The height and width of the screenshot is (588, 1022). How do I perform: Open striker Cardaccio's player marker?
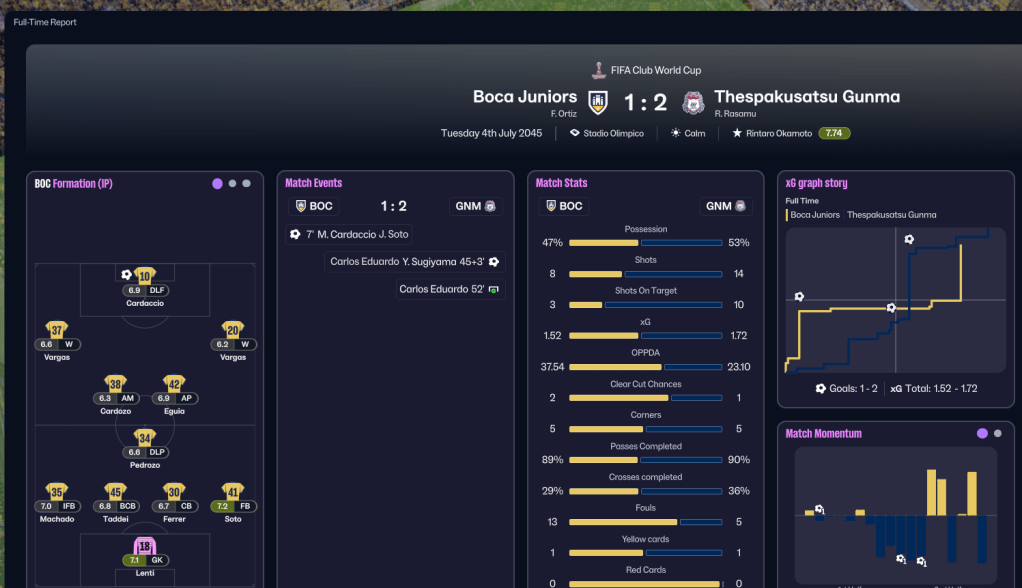click(x=145, y=277)
